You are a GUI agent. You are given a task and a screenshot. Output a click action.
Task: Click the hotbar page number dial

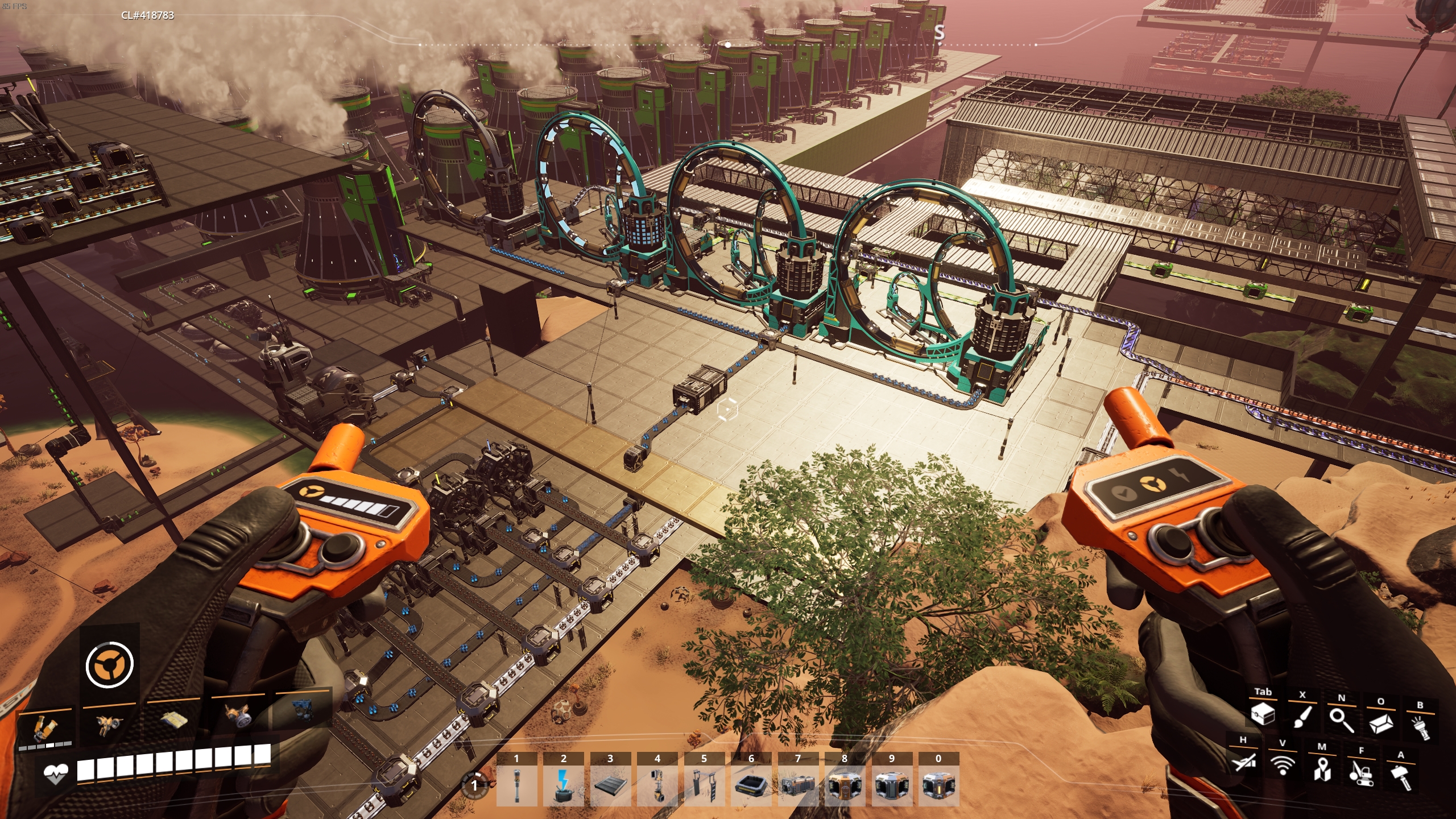point(474,785)
